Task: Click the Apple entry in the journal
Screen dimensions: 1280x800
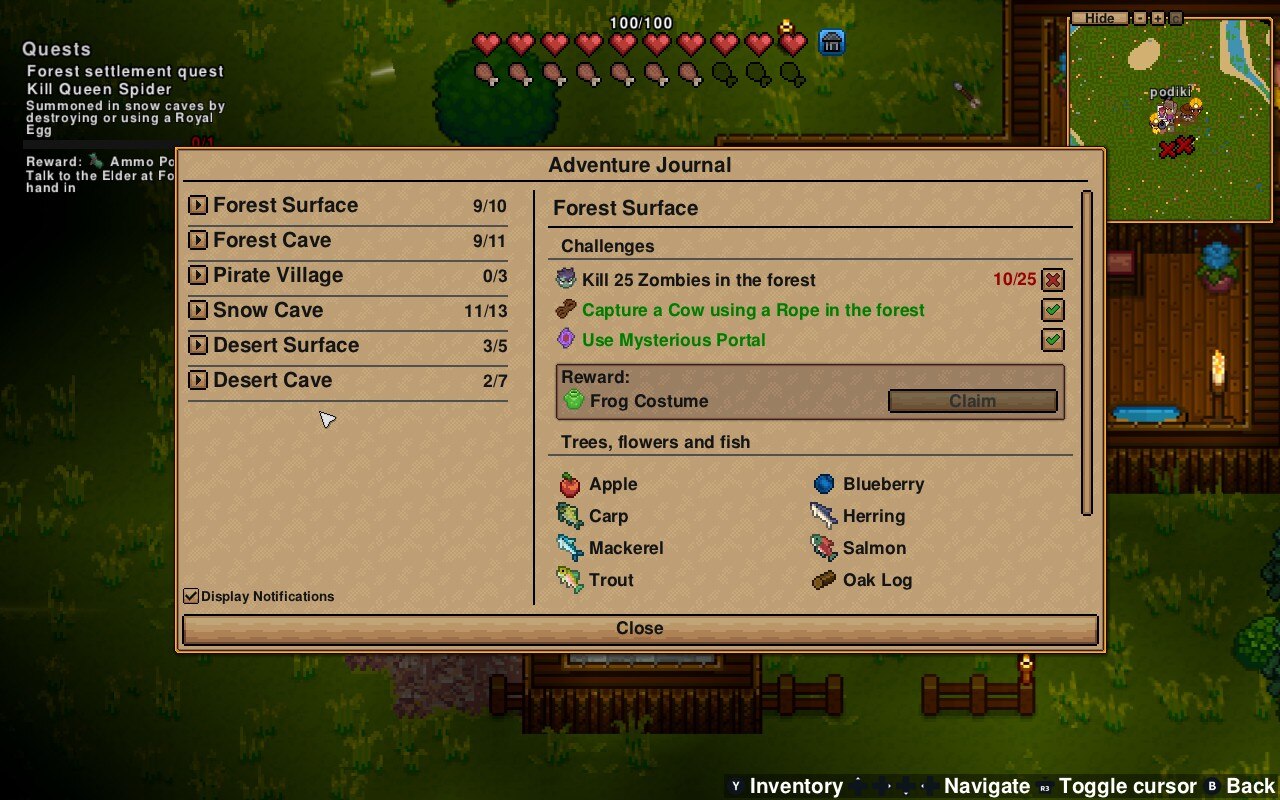Action: (x=612, y=485)
